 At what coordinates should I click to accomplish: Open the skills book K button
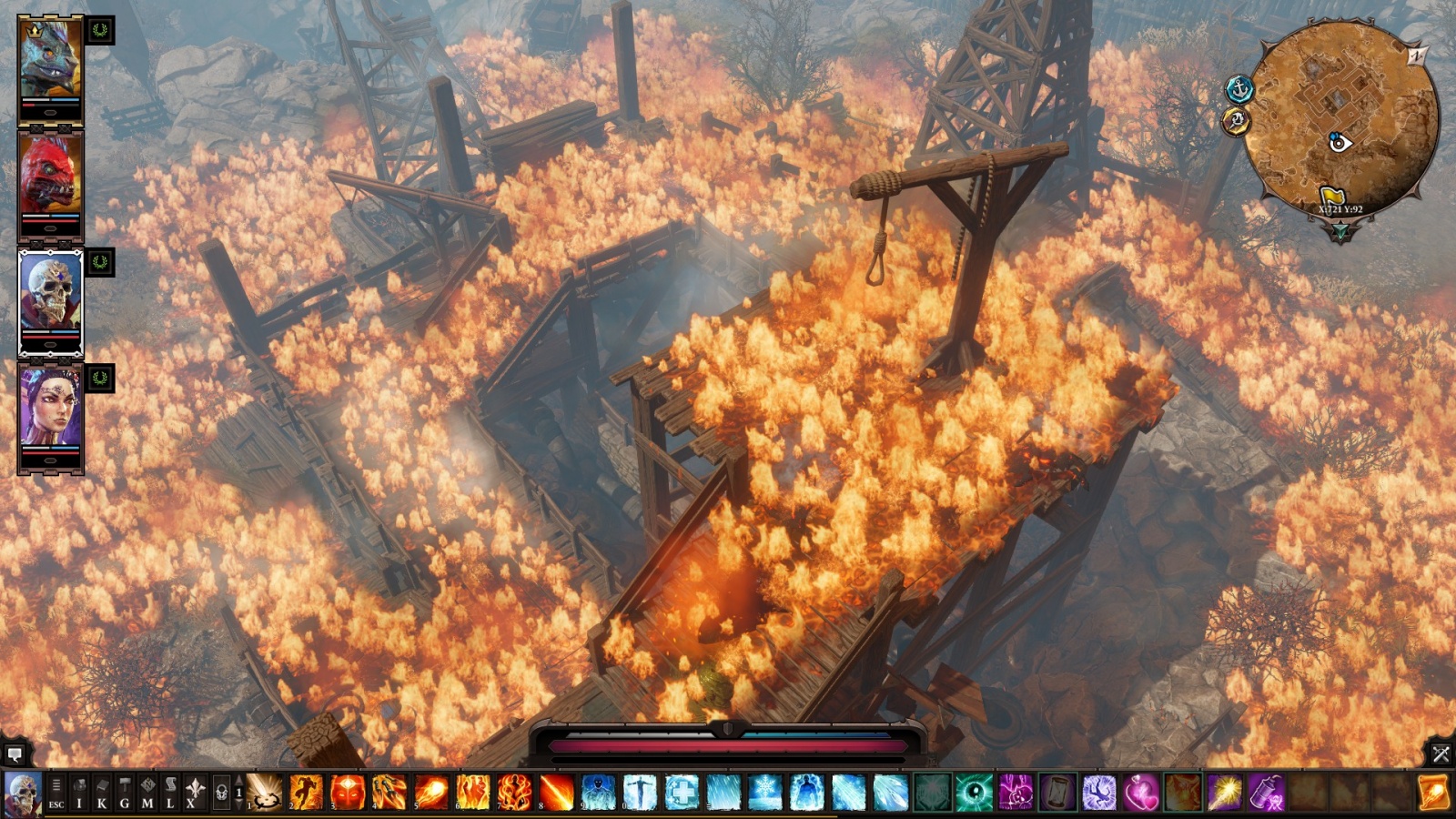point(102,793)
